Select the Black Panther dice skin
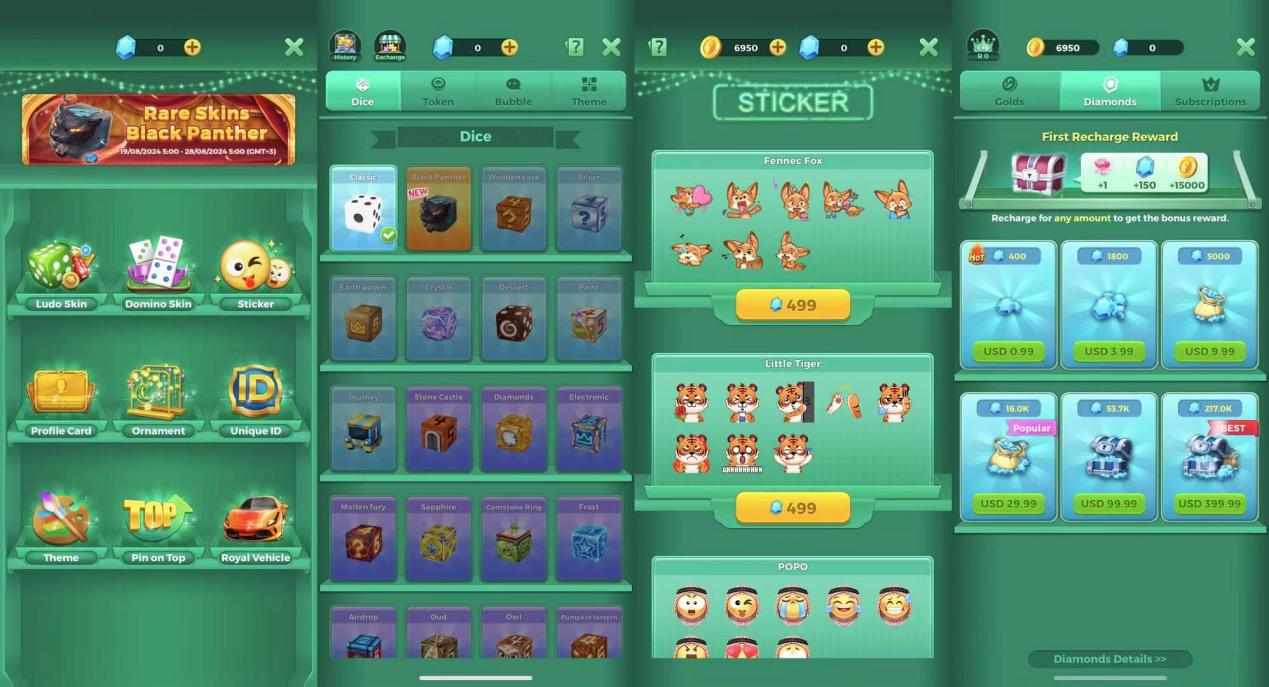This screenshot has height=687, width=1269. click(x=438, y=209)
